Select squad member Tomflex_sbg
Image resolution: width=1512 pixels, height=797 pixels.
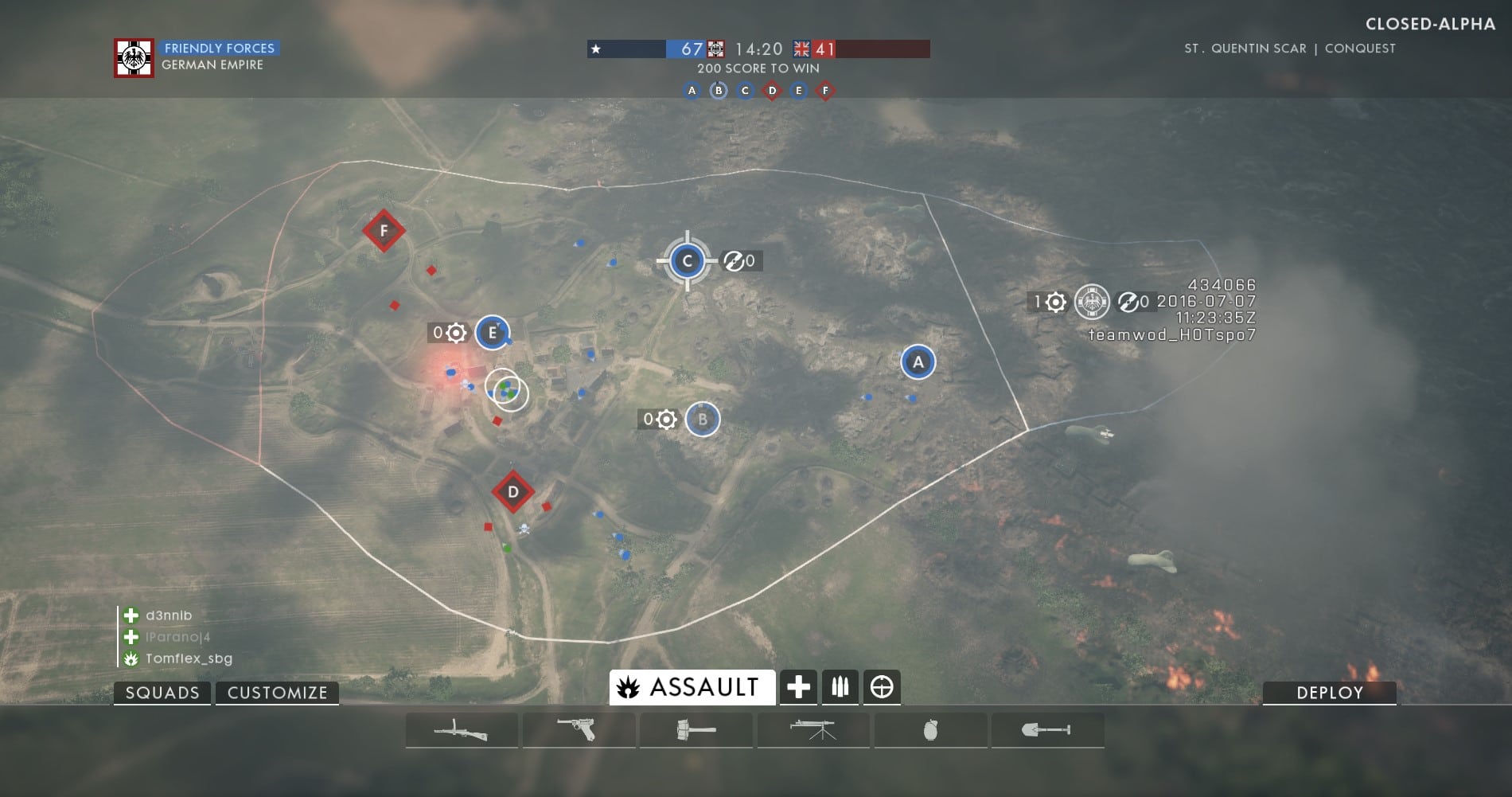tap(189, 658)
